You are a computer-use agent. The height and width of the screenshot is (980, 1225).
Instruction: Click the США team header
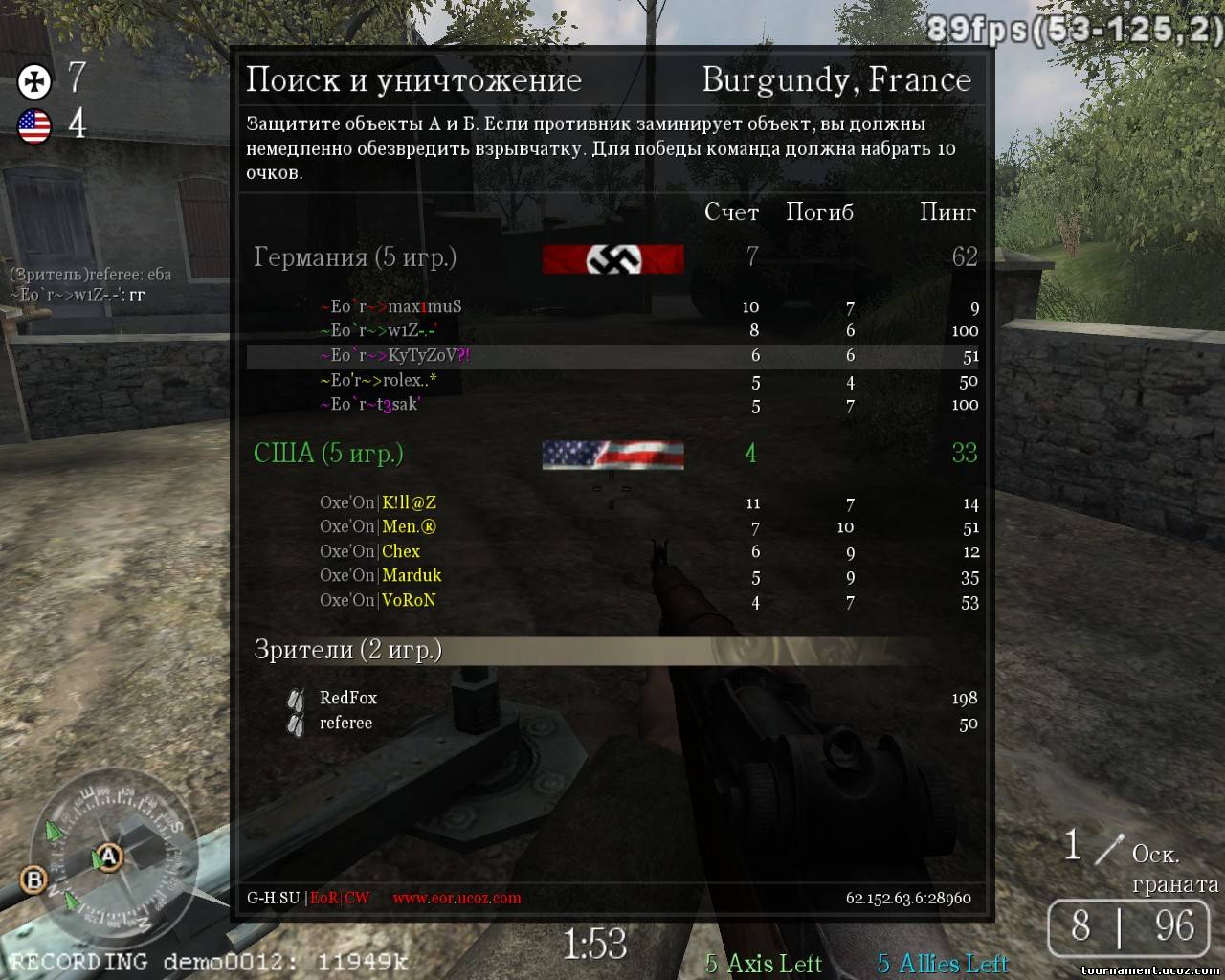pyautogui.click(x=328, y=453)
